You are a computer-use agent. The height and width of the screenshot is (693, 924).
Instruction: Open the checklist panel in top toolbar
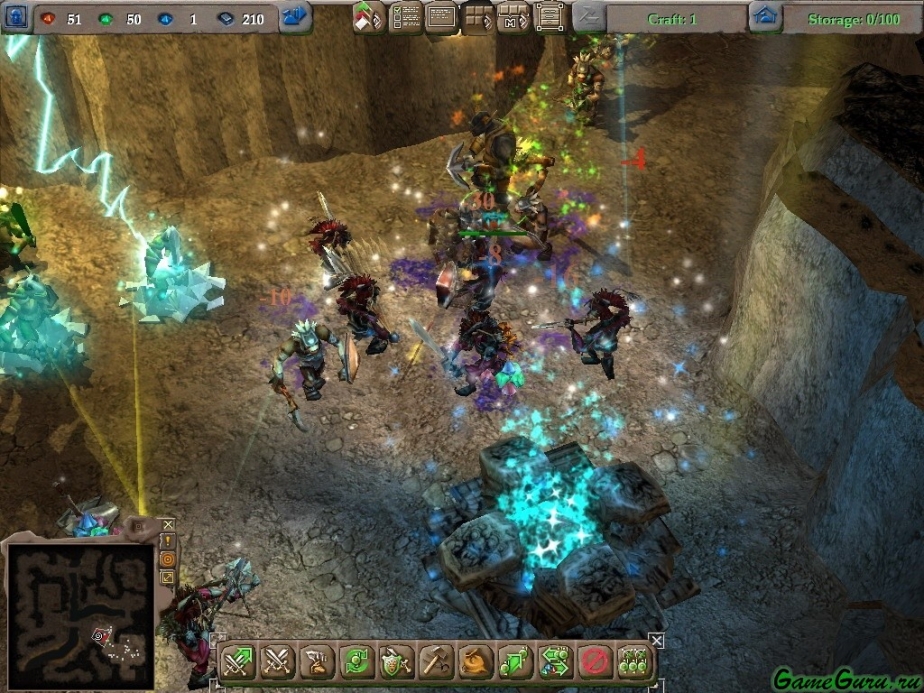(405, 17)
